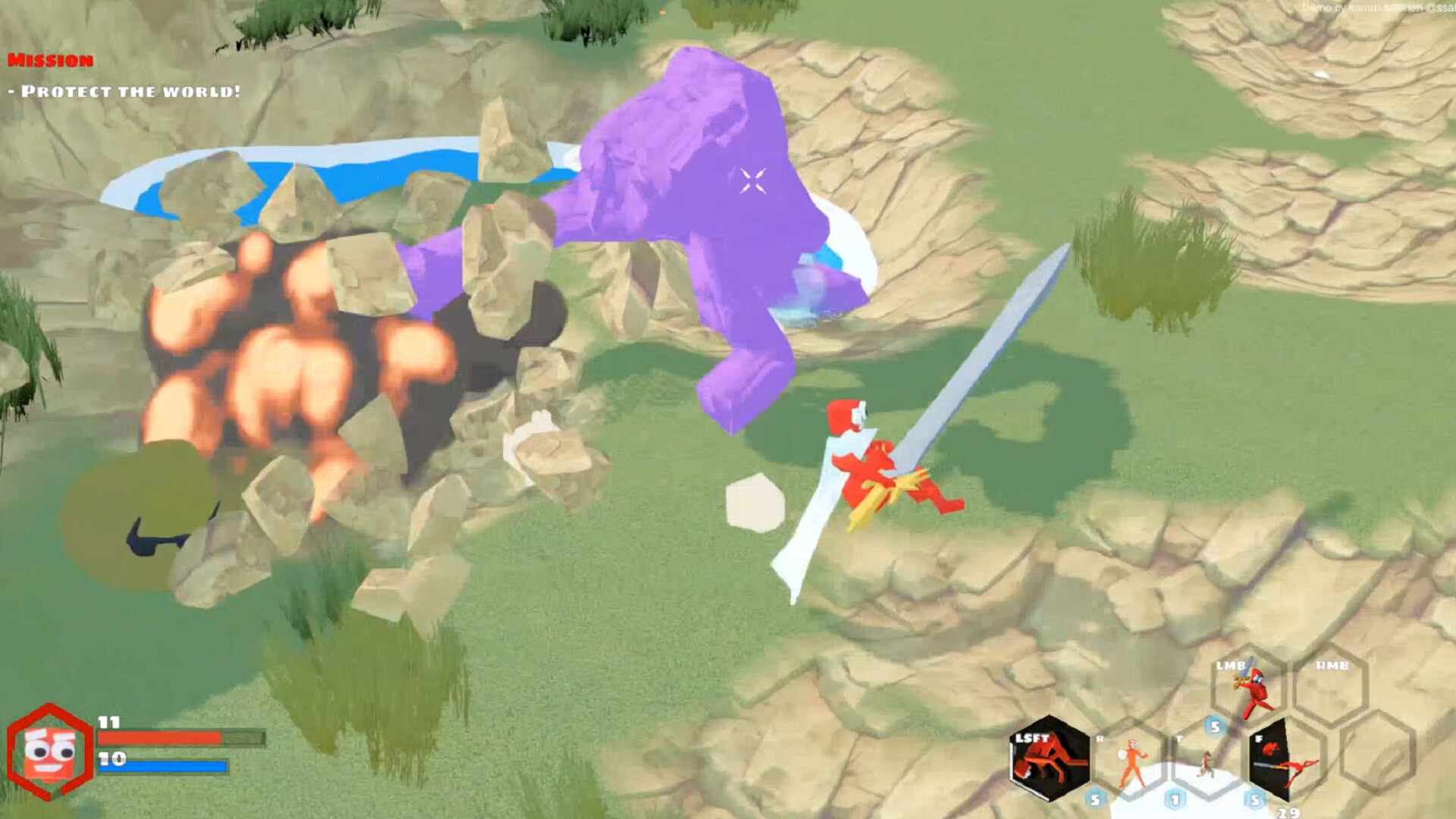
Task: Click the 5 charge counter on the F ability
Action: 1254,798
